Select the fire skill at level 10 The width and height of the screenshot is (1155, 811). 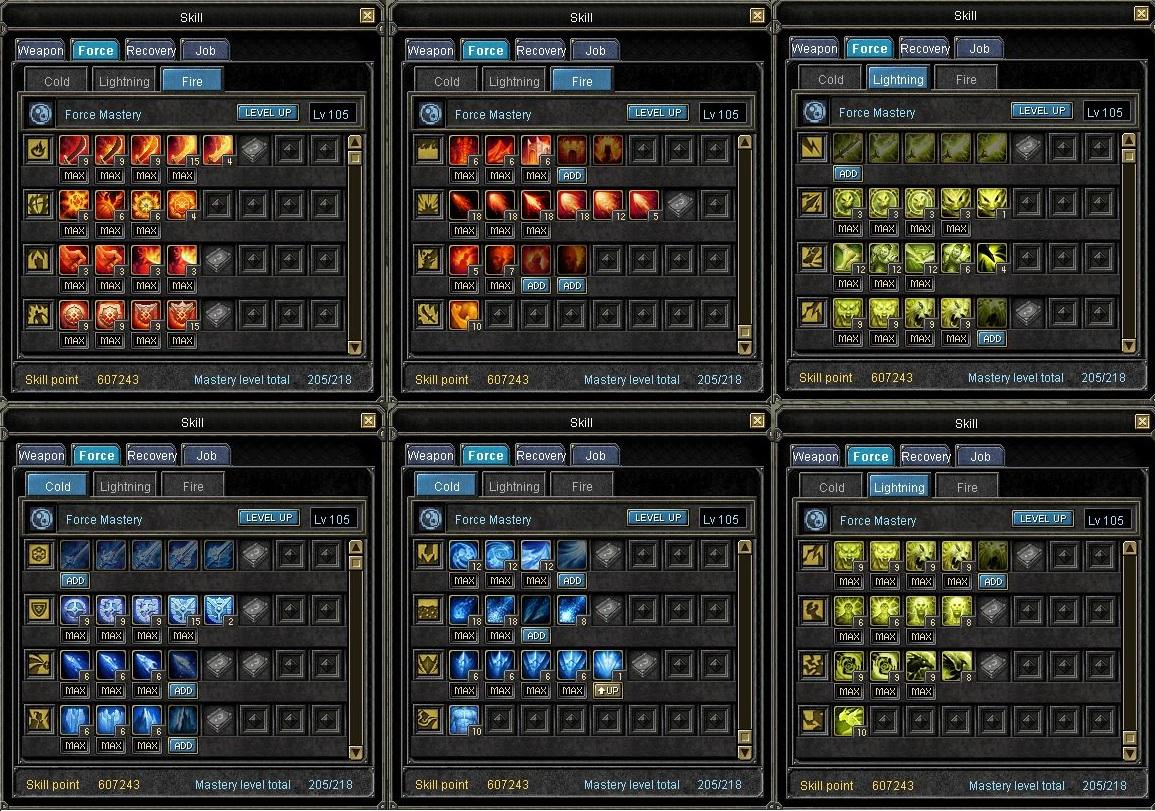(463, 315)
